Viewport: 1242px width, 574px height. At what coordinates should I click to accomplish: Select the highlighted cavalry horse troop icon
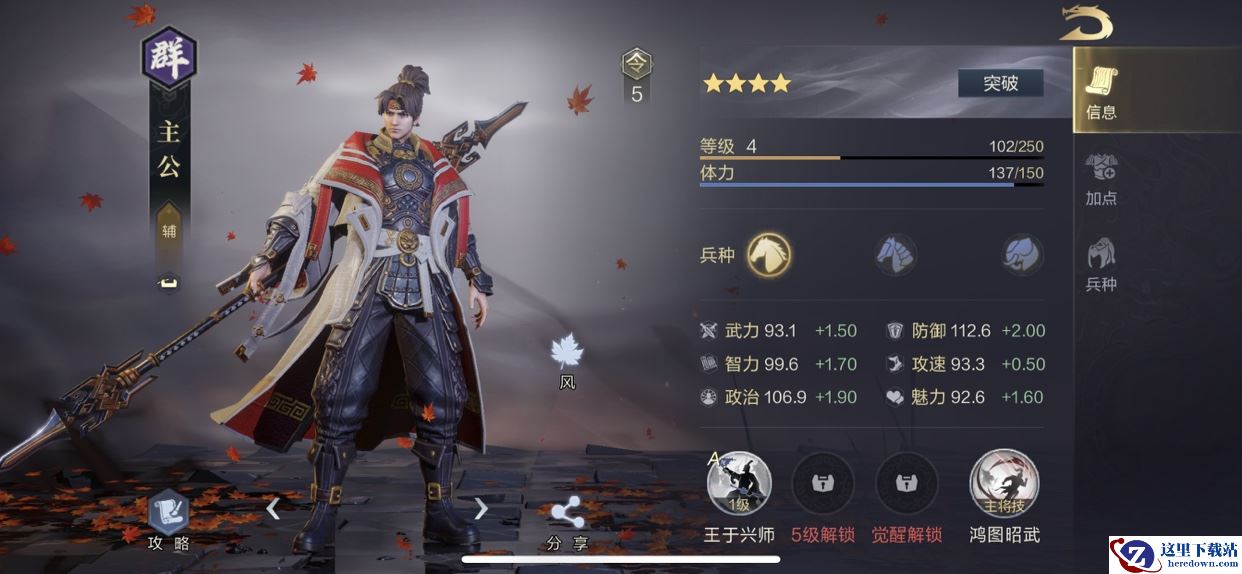(x=770, y=254)
